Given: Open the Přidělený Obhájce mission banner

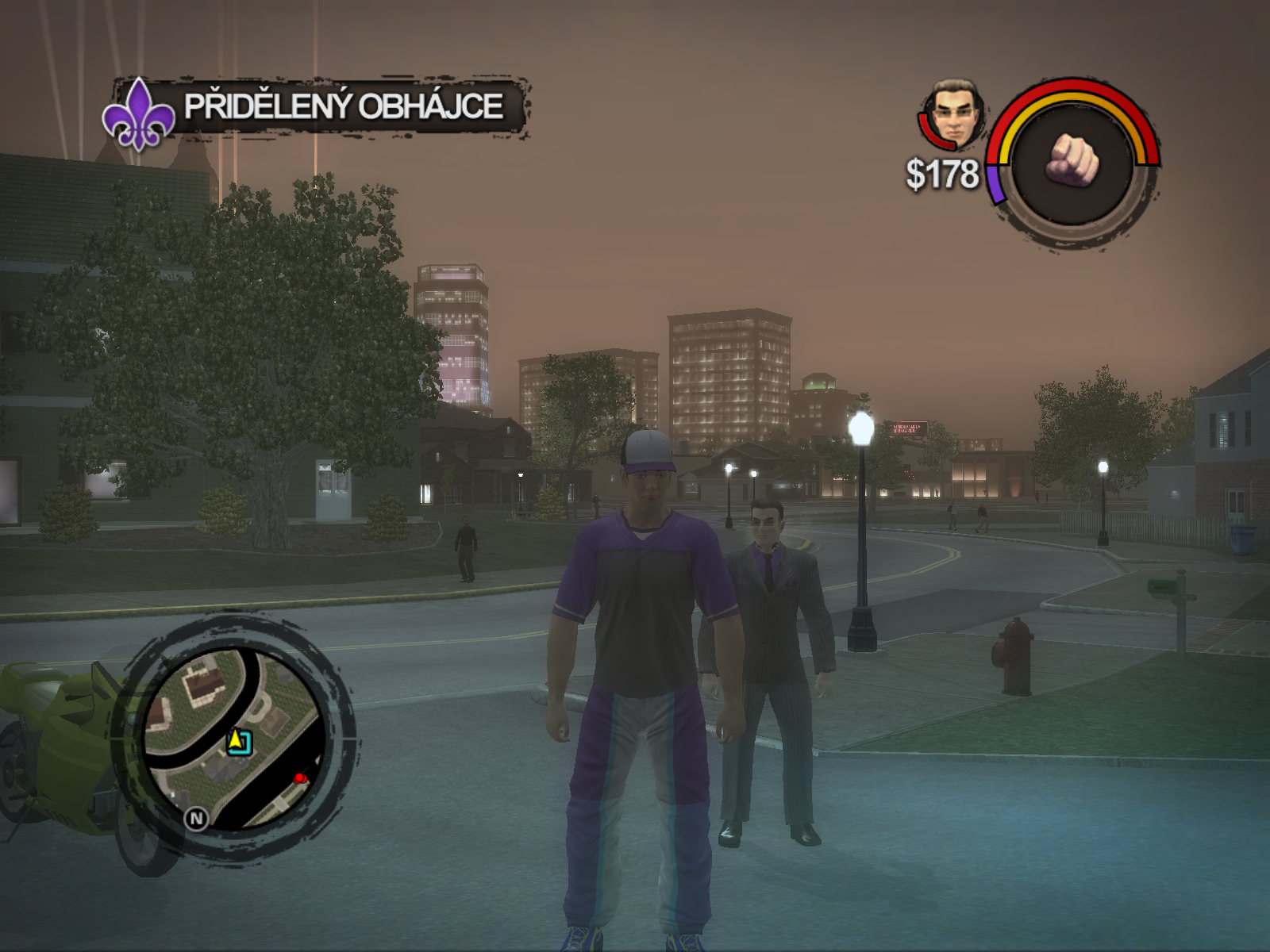Looking at the screenshot, I should [x=343, y=106].
